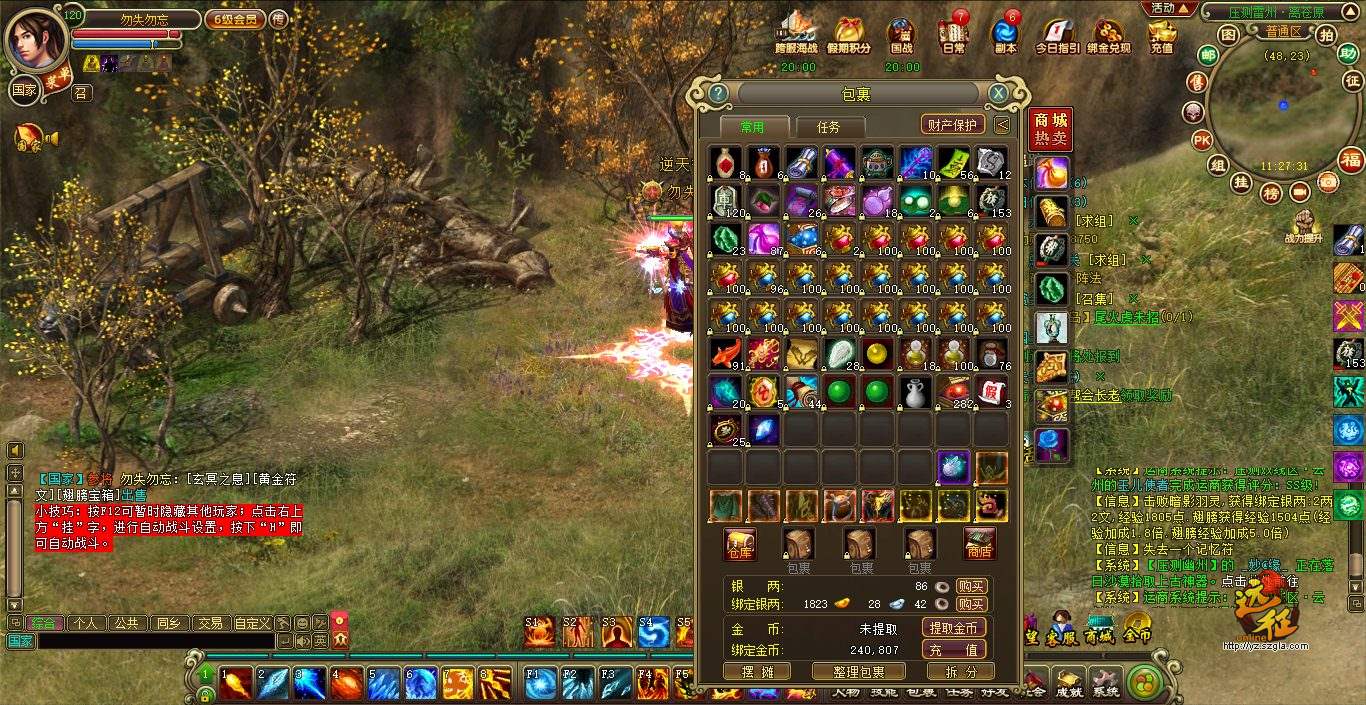The image size is (1366, 705).
Task: Close the 包裹 inventory window
Action: click(998, 94)
